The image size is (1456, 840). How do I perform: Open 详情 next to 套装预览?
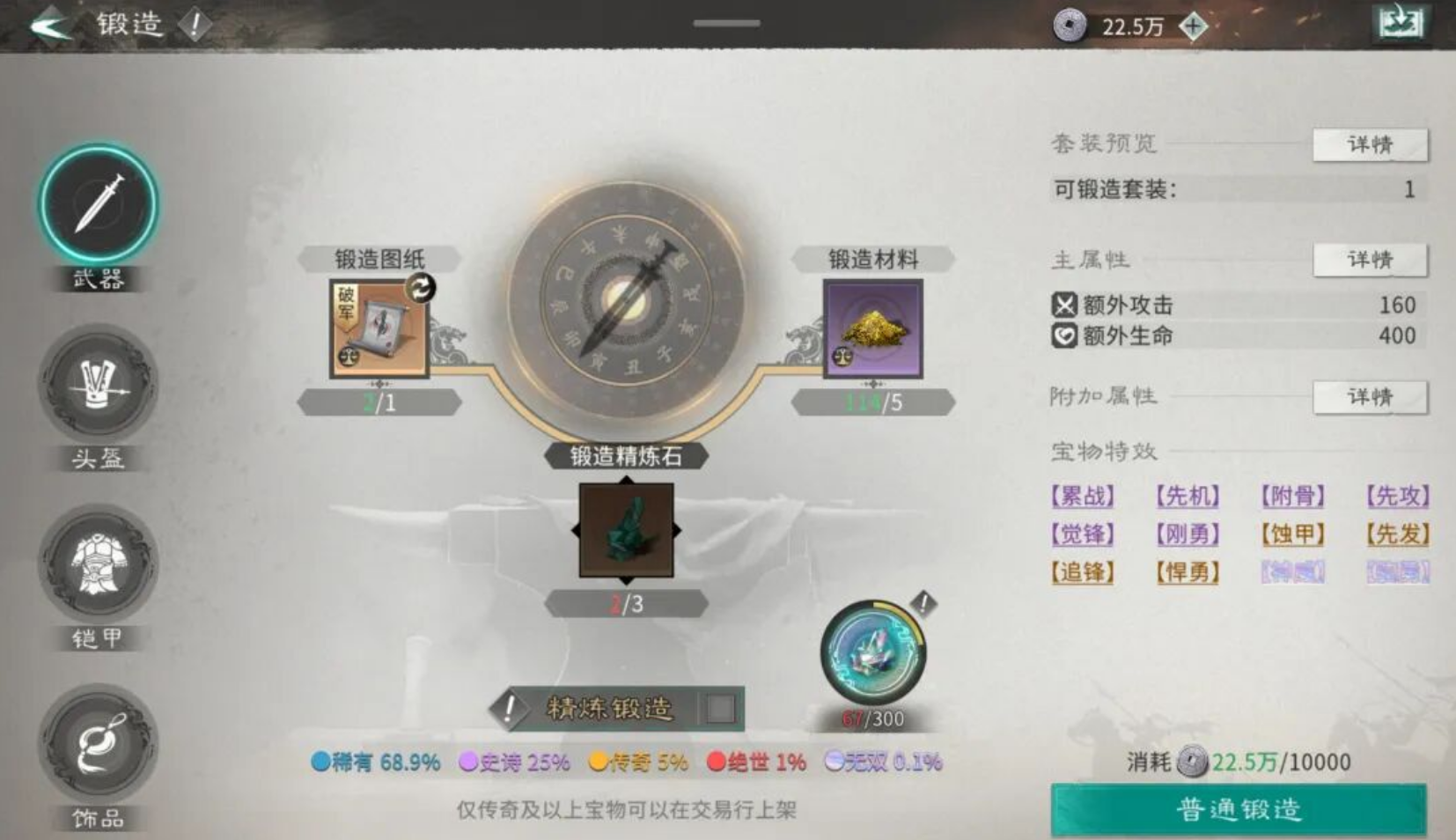point(1370,145)
